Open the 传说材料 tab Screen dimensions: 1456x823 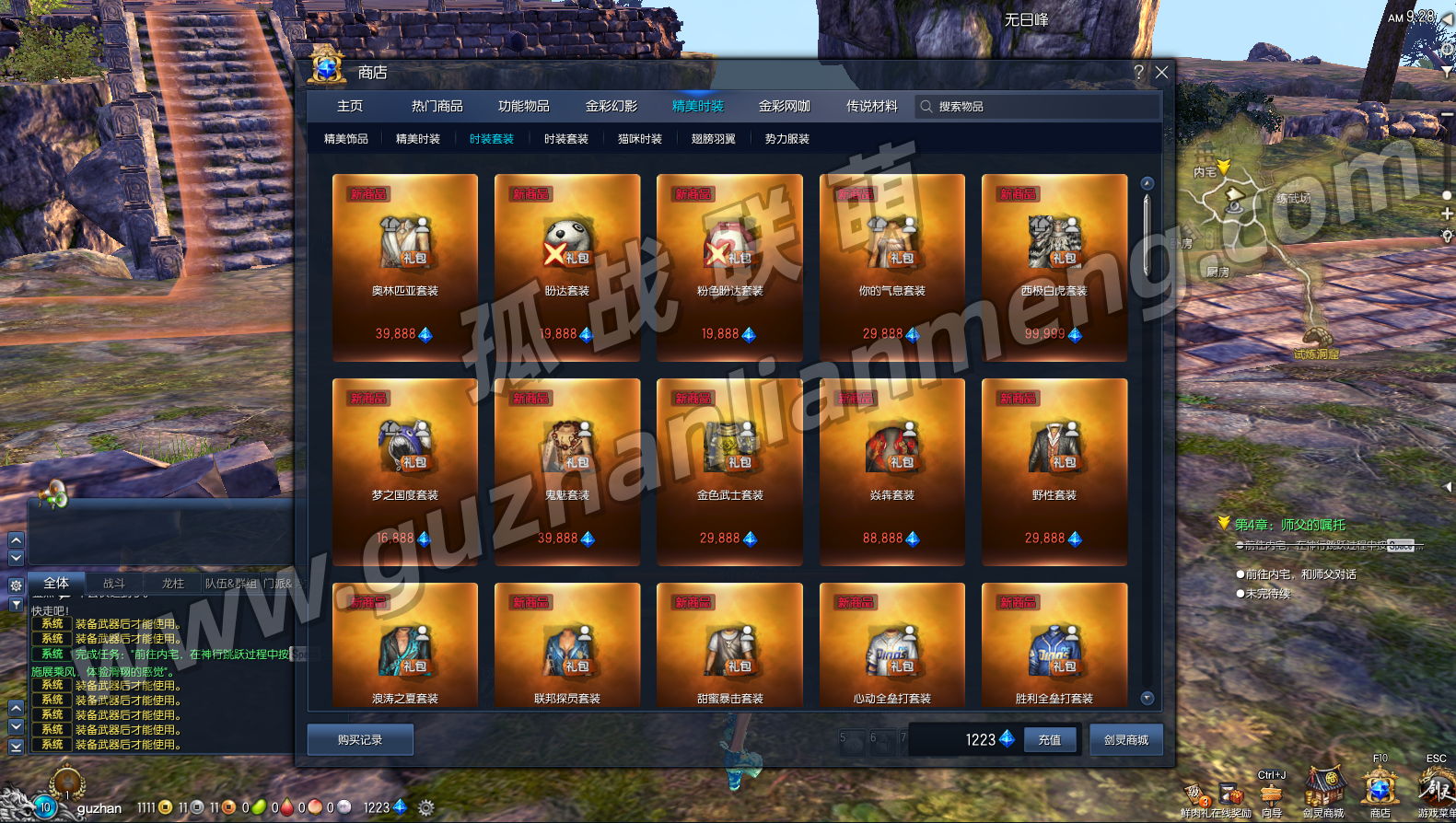click(871, 107)
